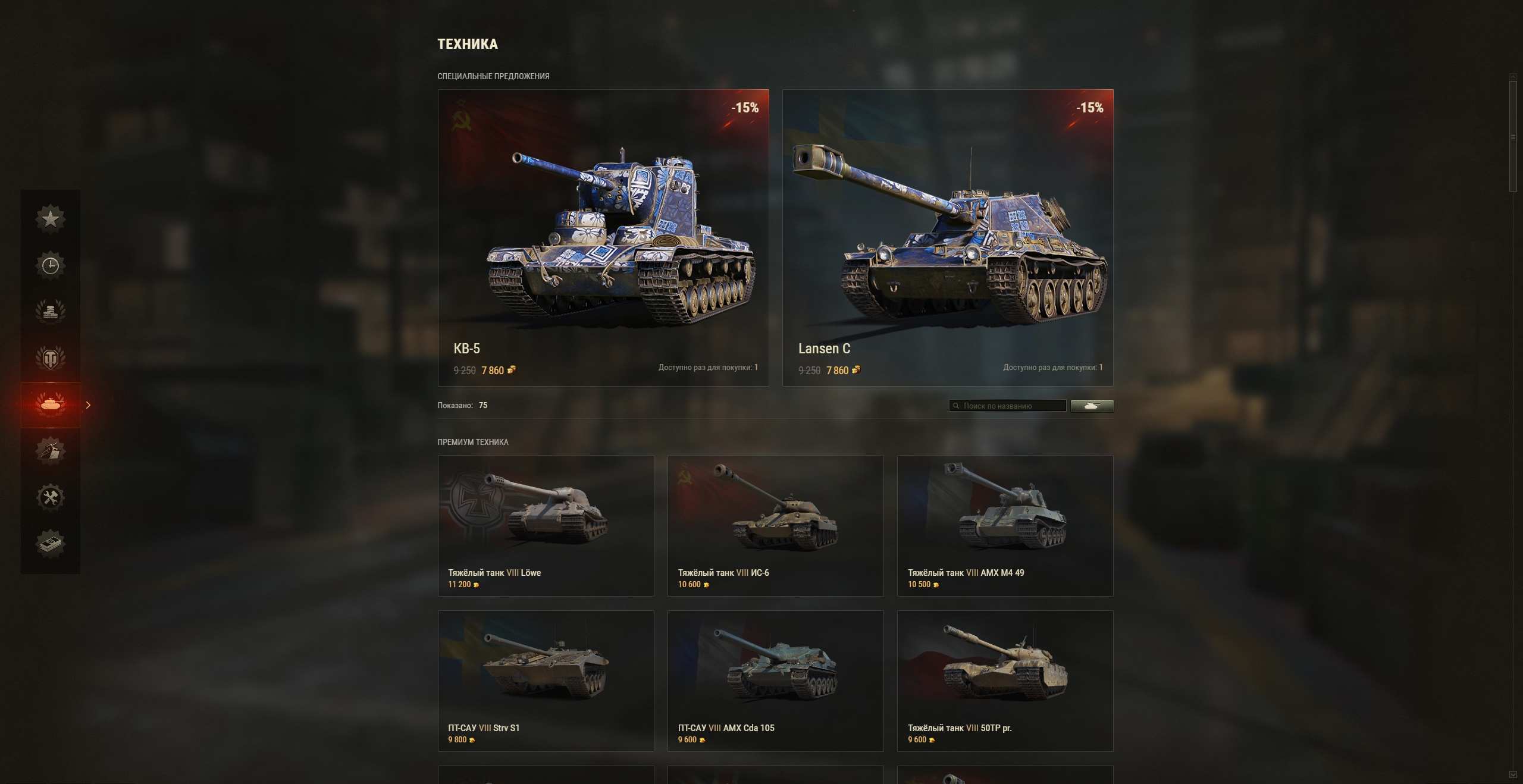Select the Löwe heavy tank tile

coord(546,525)
